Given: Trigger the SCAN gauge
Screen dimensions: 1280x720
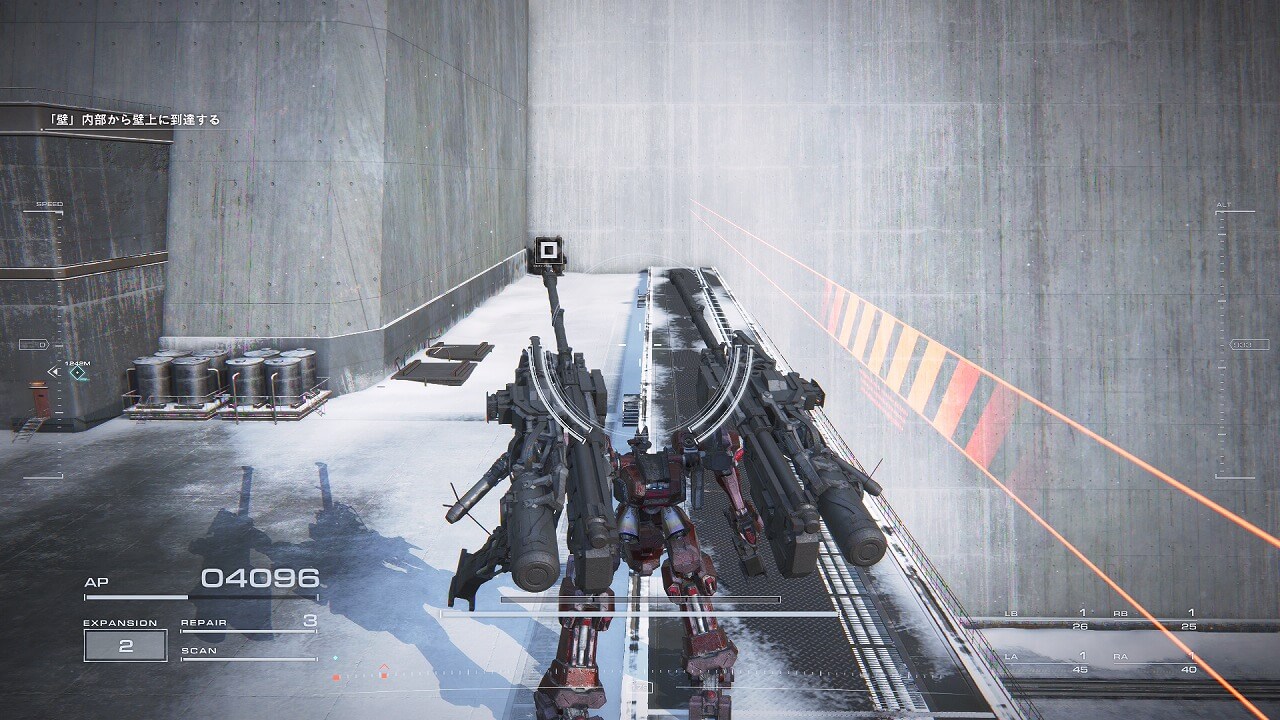Looking at the screenshot, I should pyautogui.click(x=249, y=653).
